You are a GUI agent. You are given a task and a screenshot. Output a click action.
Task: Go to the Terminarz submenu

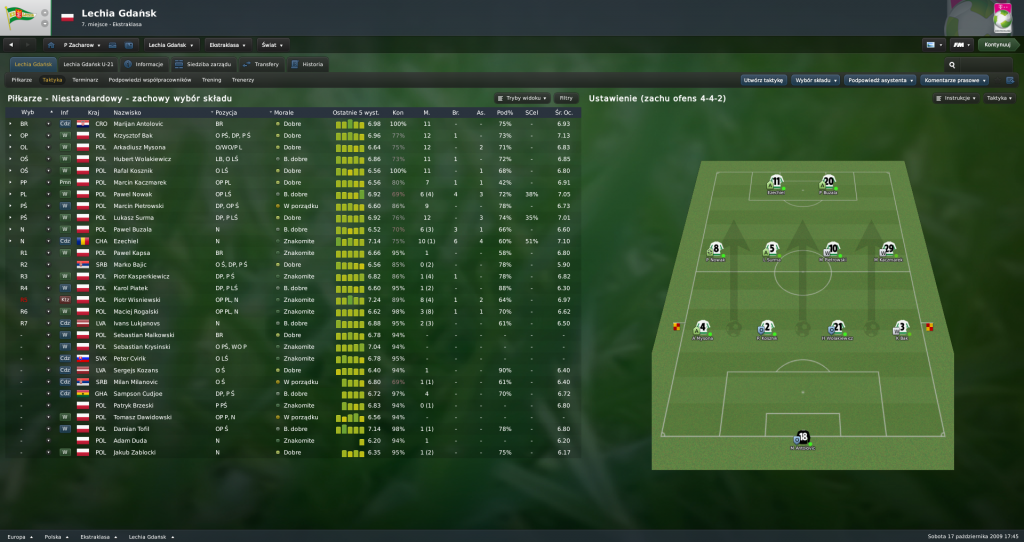[x=85, y=79]
